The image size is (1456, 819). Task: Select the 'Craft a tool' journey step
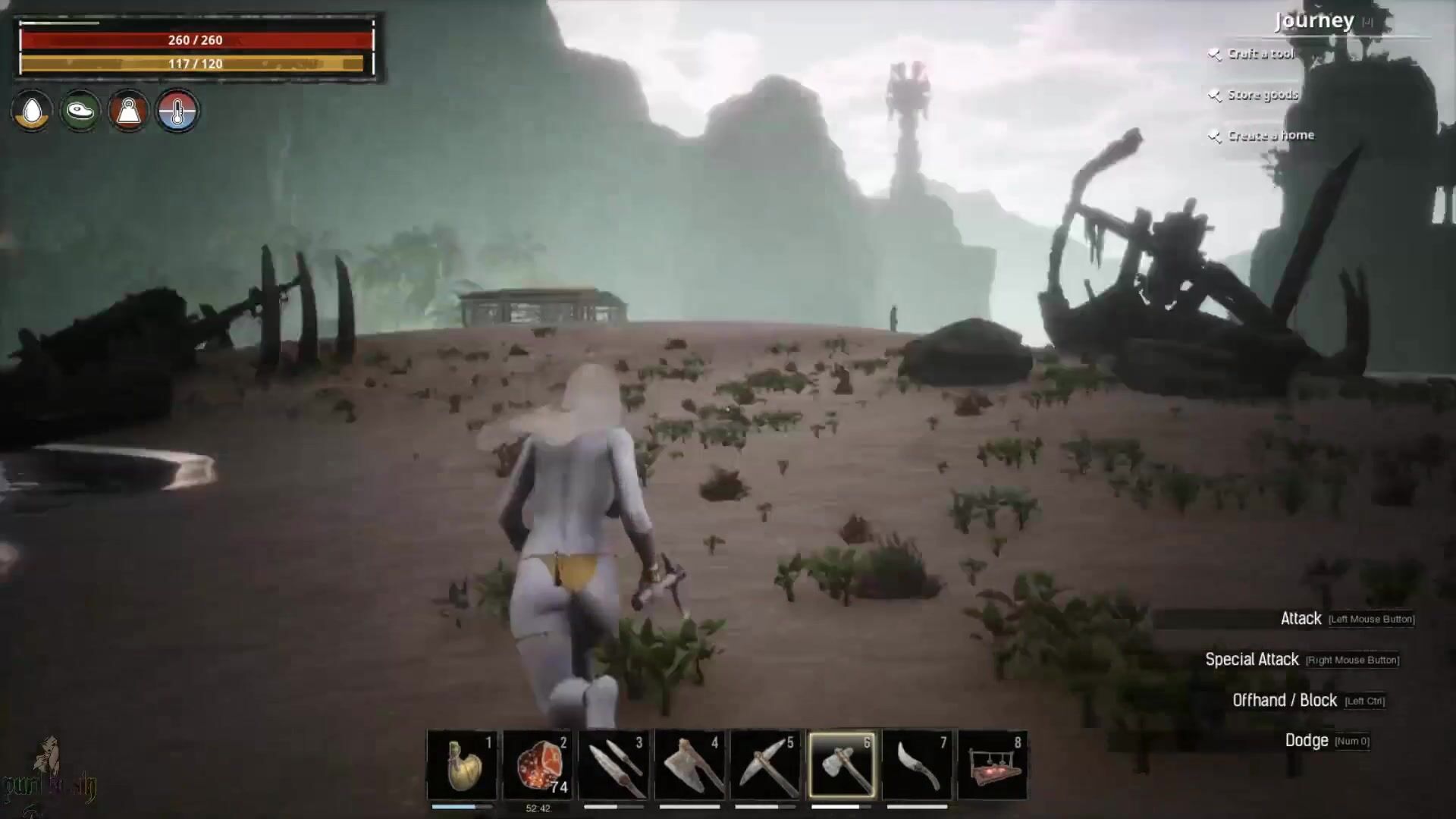point(1260,54)
